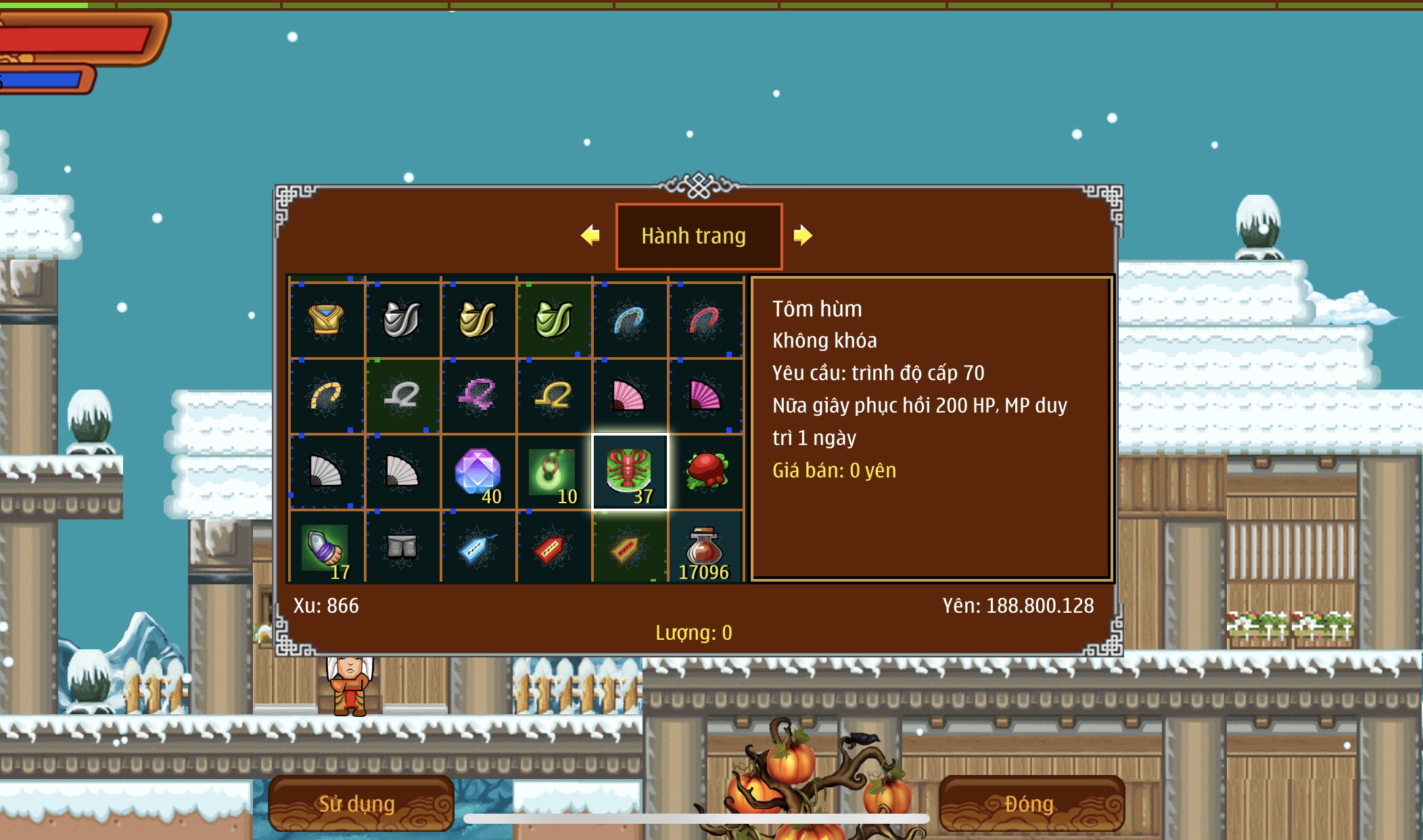
Task: Select the red talisman tag item
Action: point(554,547)
